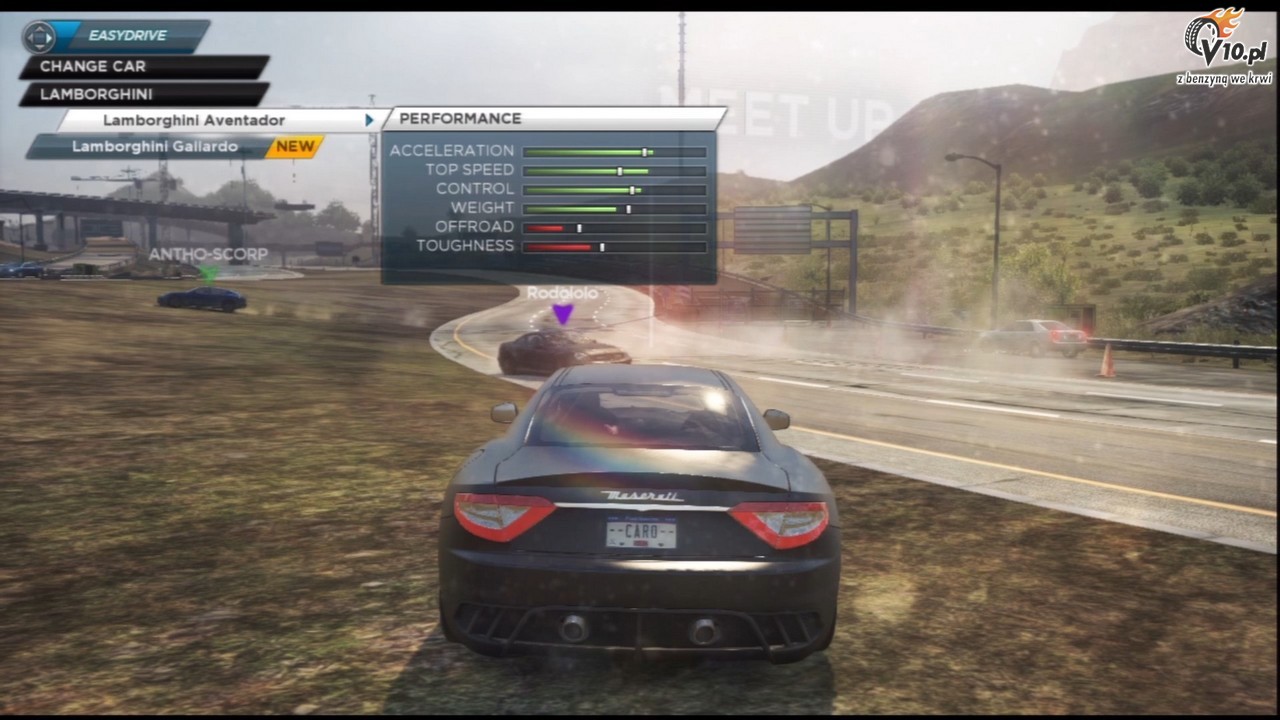Image resolution: width=1280 pixels, height=720 pixels.
Task: Select the Lamborghini Aventador car
Action: point(194,120)
